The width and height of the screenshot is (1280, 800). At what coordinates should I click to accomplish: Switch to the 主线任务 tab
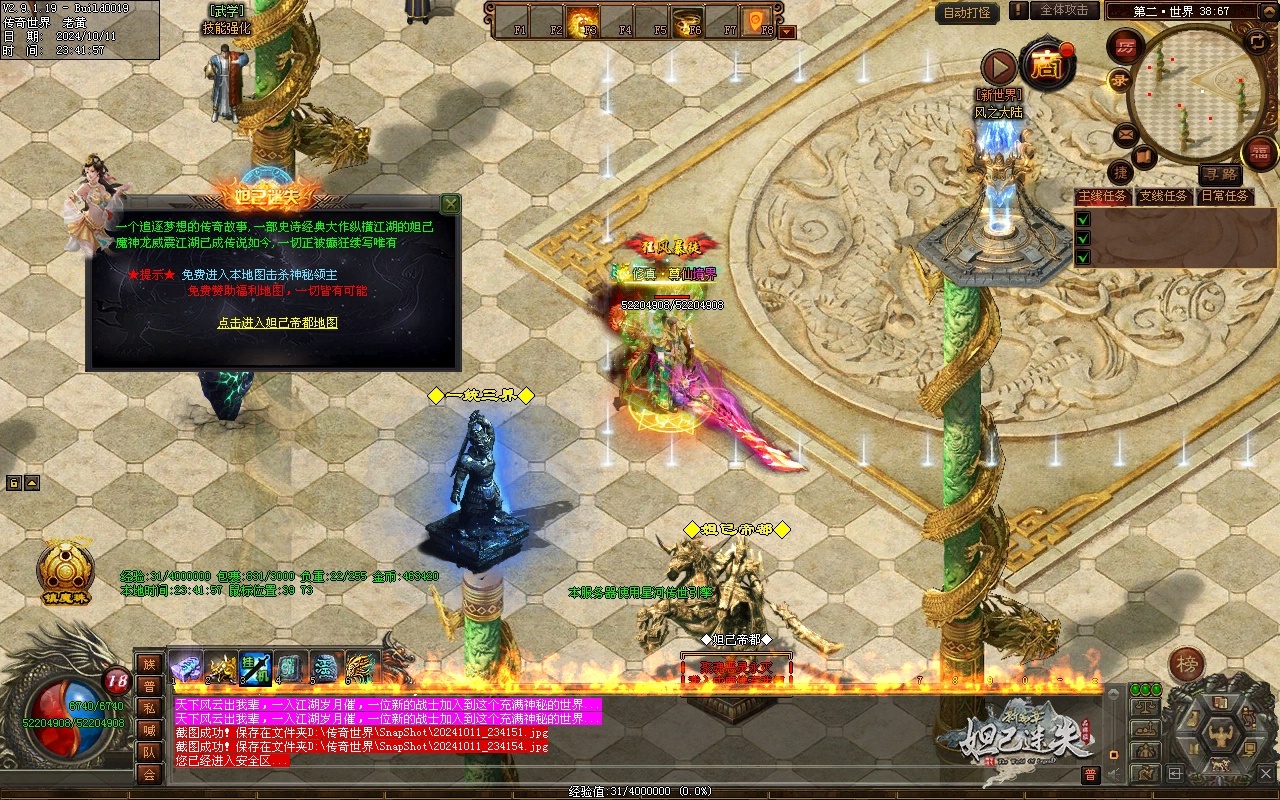coord(1102,196)
